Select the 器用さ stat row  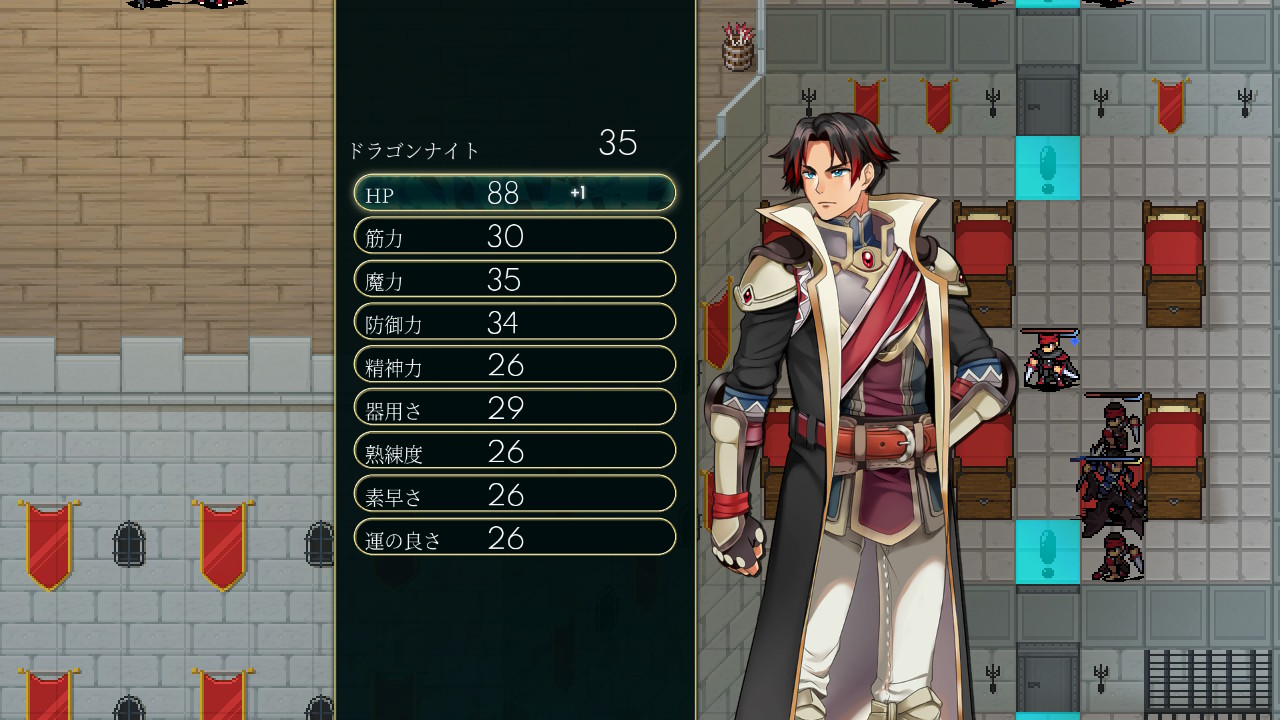514,408
